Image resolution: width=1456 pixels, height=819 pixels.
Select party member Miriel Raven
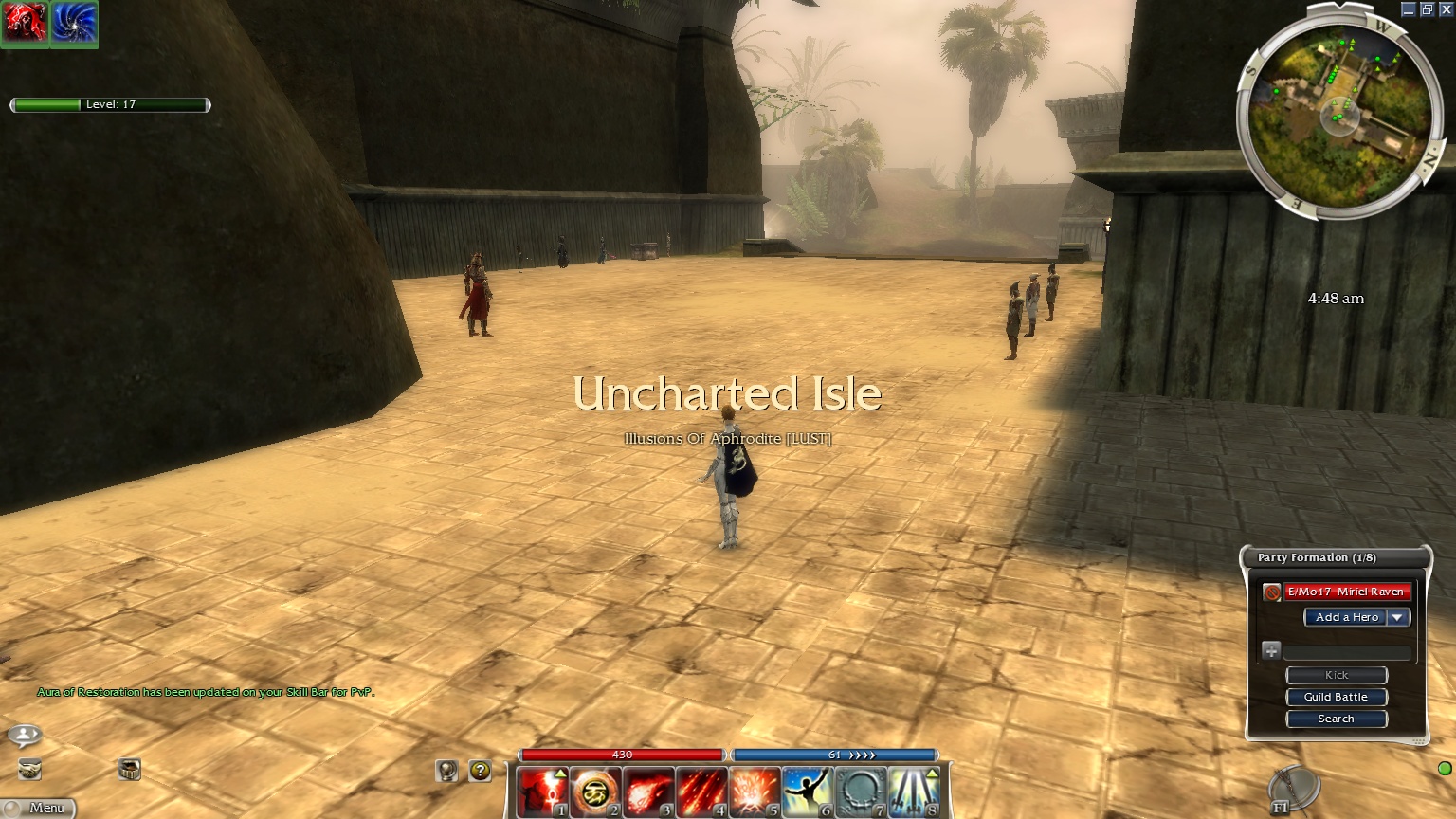[x=1345, y=591]
